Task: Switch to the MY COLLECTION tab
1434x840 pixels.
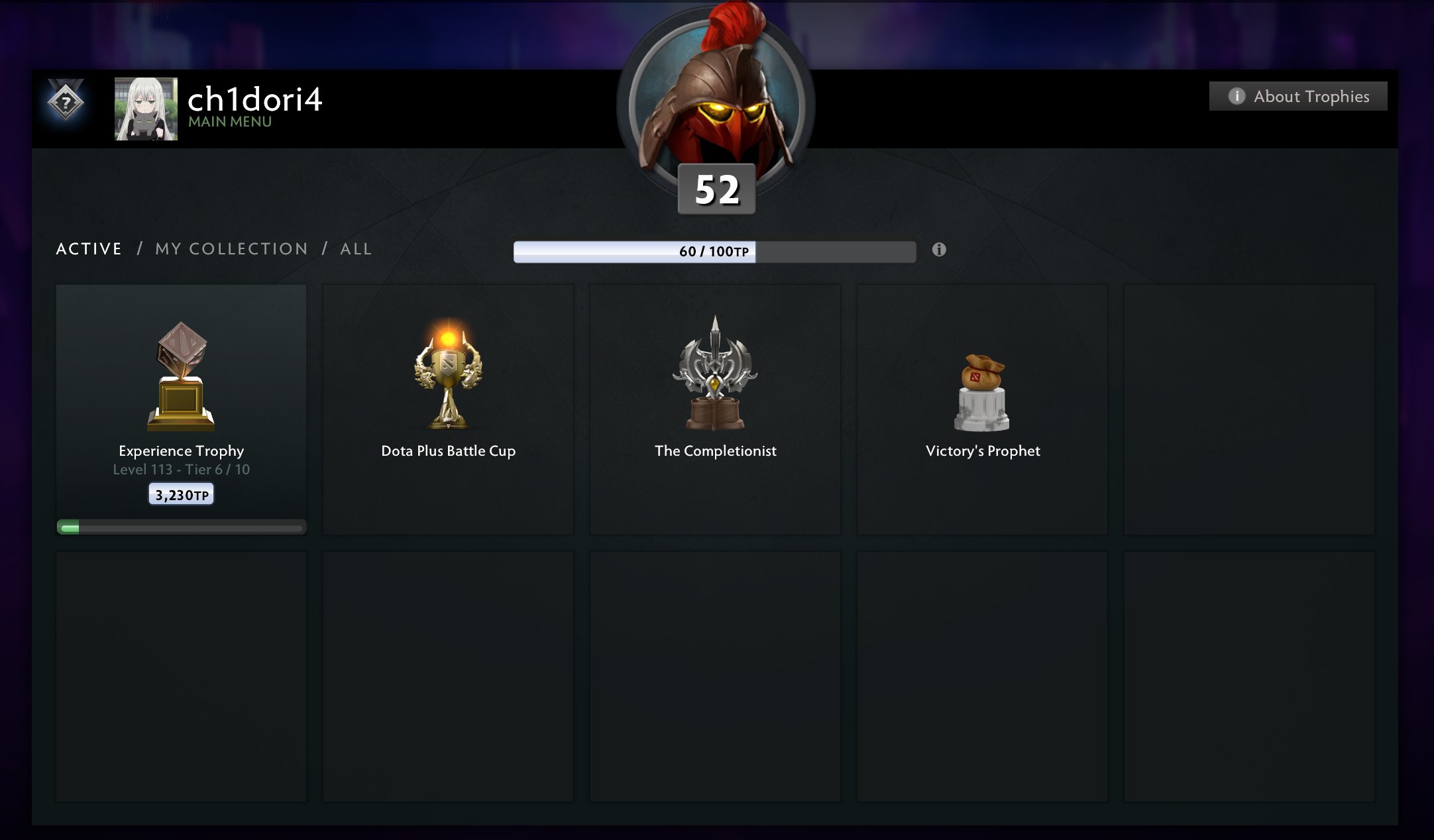Action: tap(231, 248)
